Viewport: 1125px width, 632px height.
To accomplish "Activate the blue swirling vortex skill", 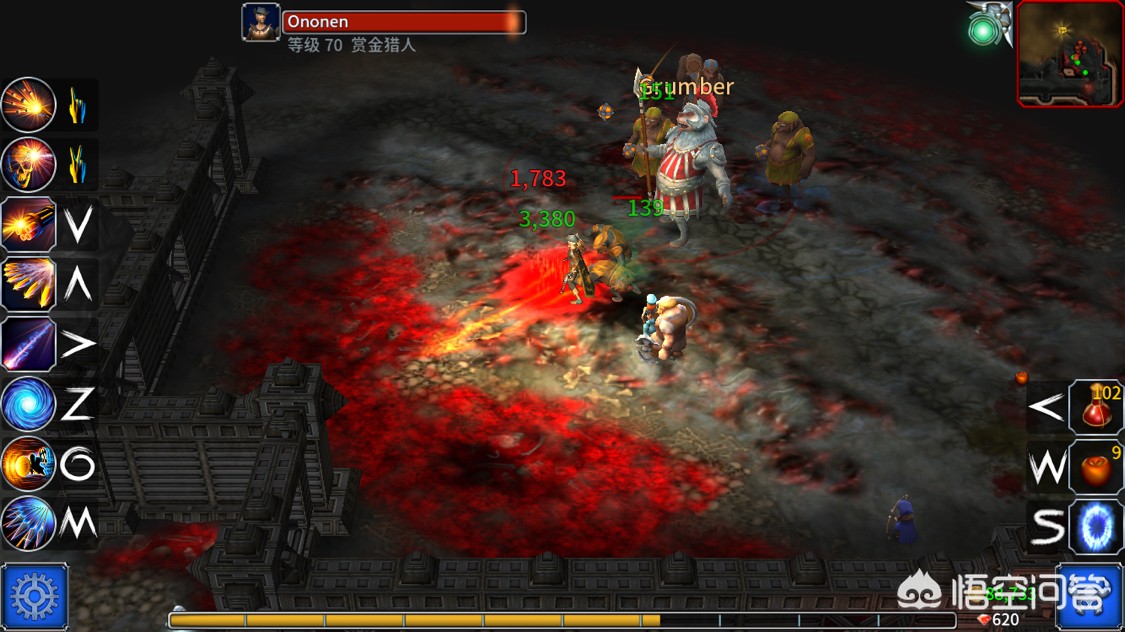I will tap(28, 404).
